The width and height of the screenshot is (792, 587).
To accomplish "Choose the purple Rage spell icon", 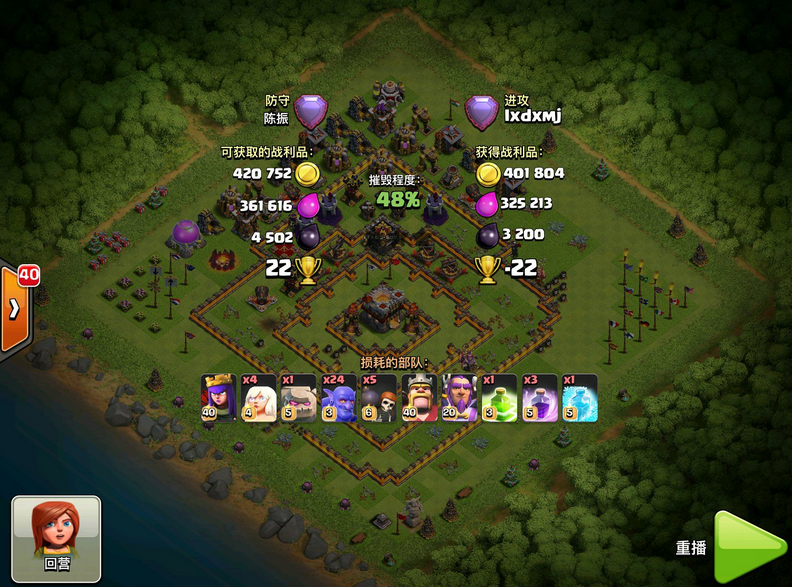I will [x=539, y=397].
